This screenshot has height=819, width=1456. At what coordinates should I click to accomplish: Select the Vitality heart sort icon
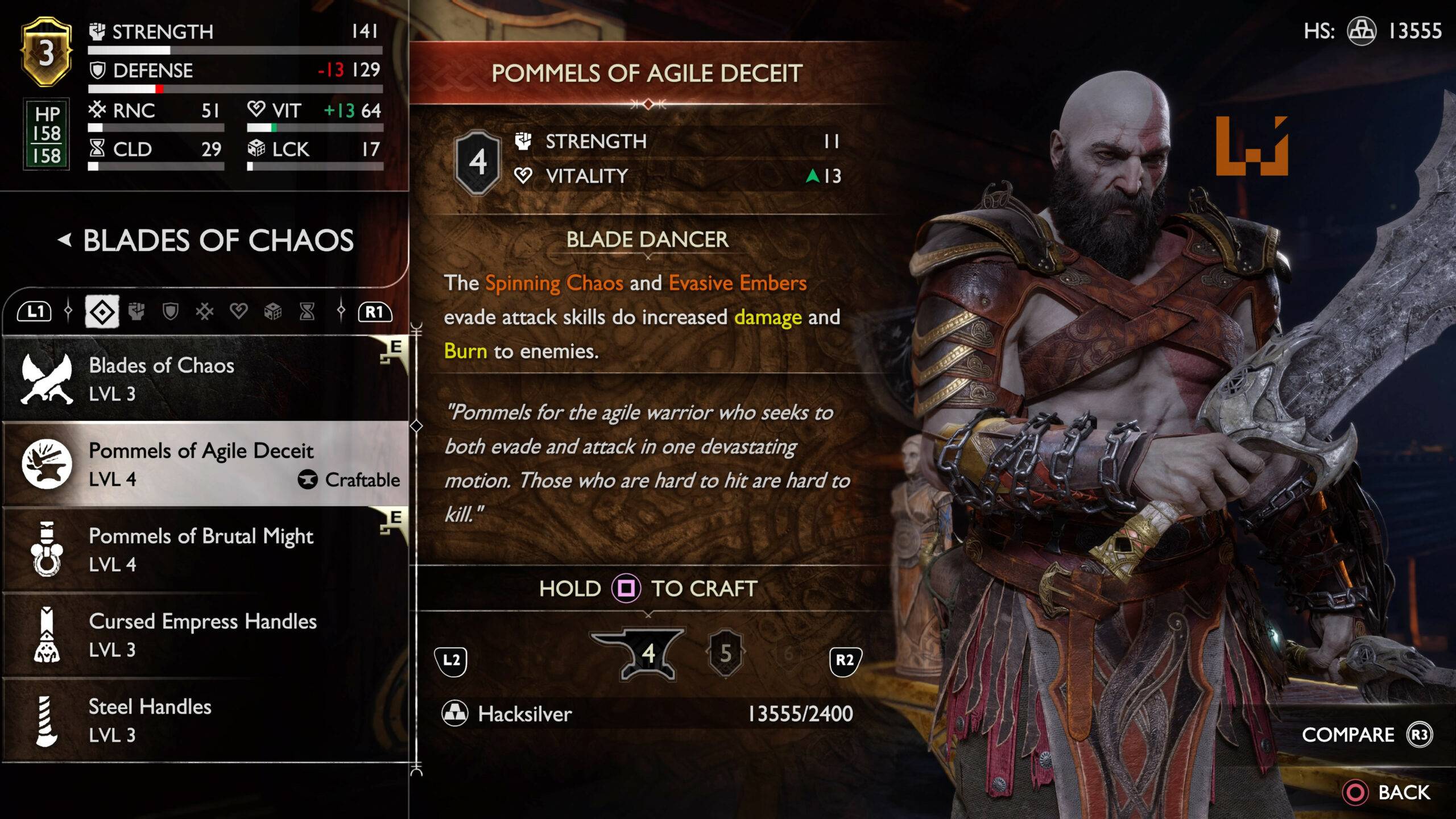238,311
